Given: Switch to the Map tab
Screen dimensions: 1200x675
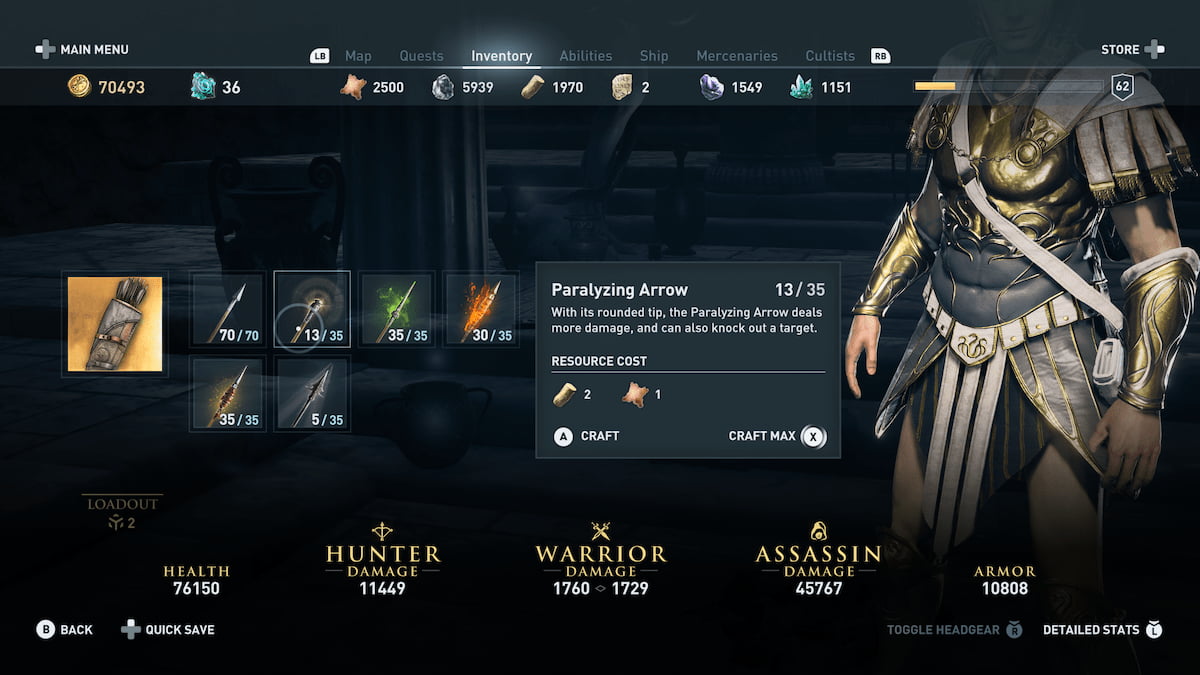Looking at the screenshot, I should (358, 56).
